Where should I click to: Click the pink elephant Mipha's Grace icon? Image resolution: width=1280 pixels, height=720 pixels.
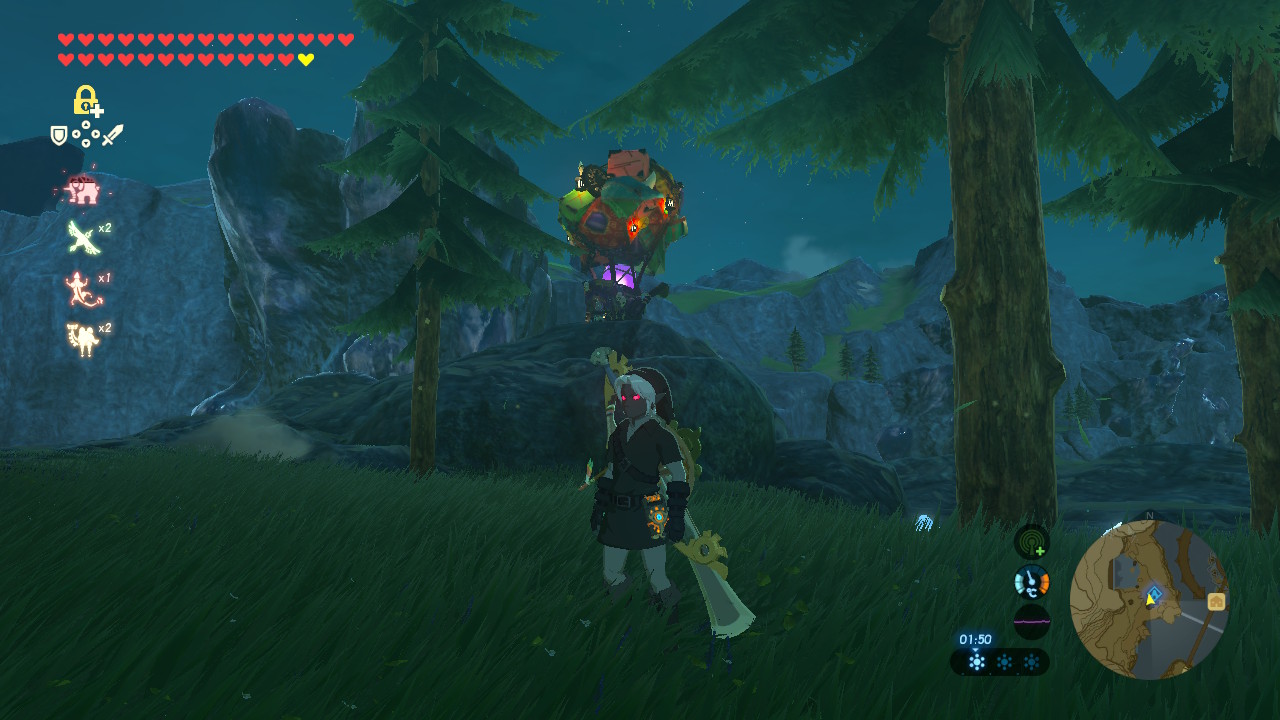80,188
